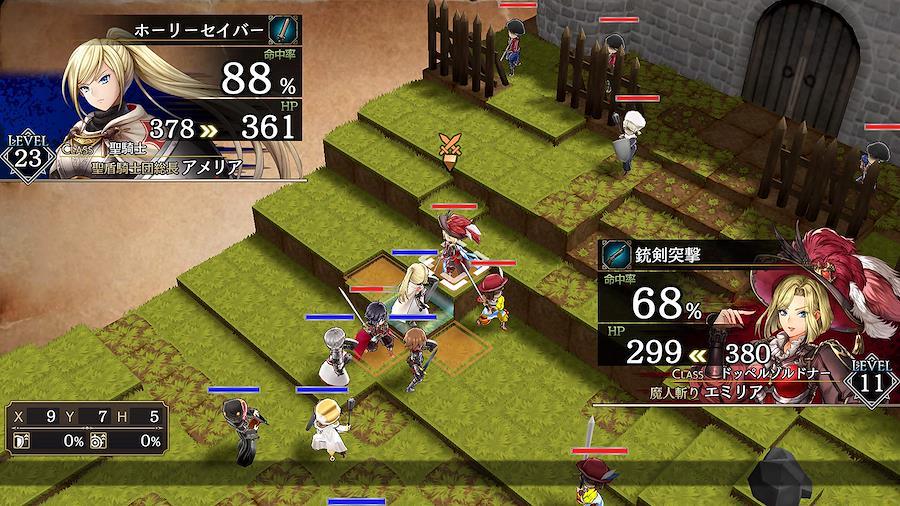The height and width of the screenshot is (506, 900).
Task: Show the X Y H tile info panel
Action: point(85,428)
